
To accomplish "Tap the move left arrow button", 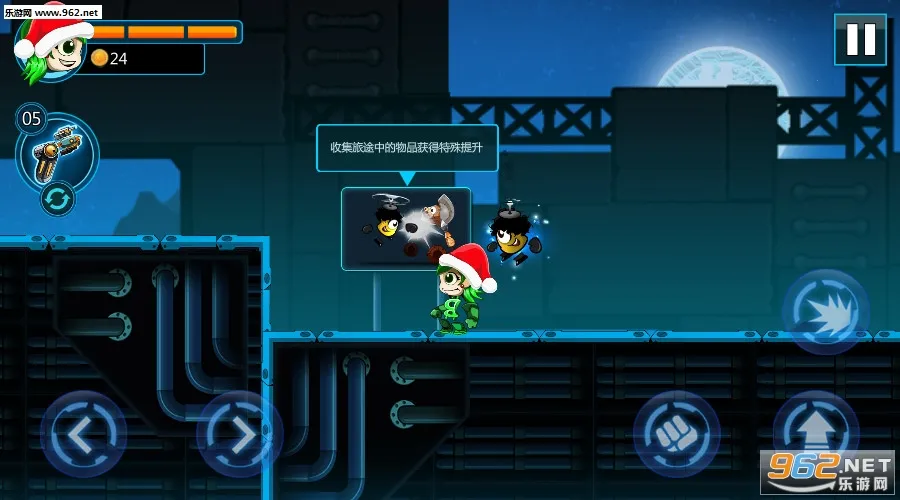I will coord(83,434).
